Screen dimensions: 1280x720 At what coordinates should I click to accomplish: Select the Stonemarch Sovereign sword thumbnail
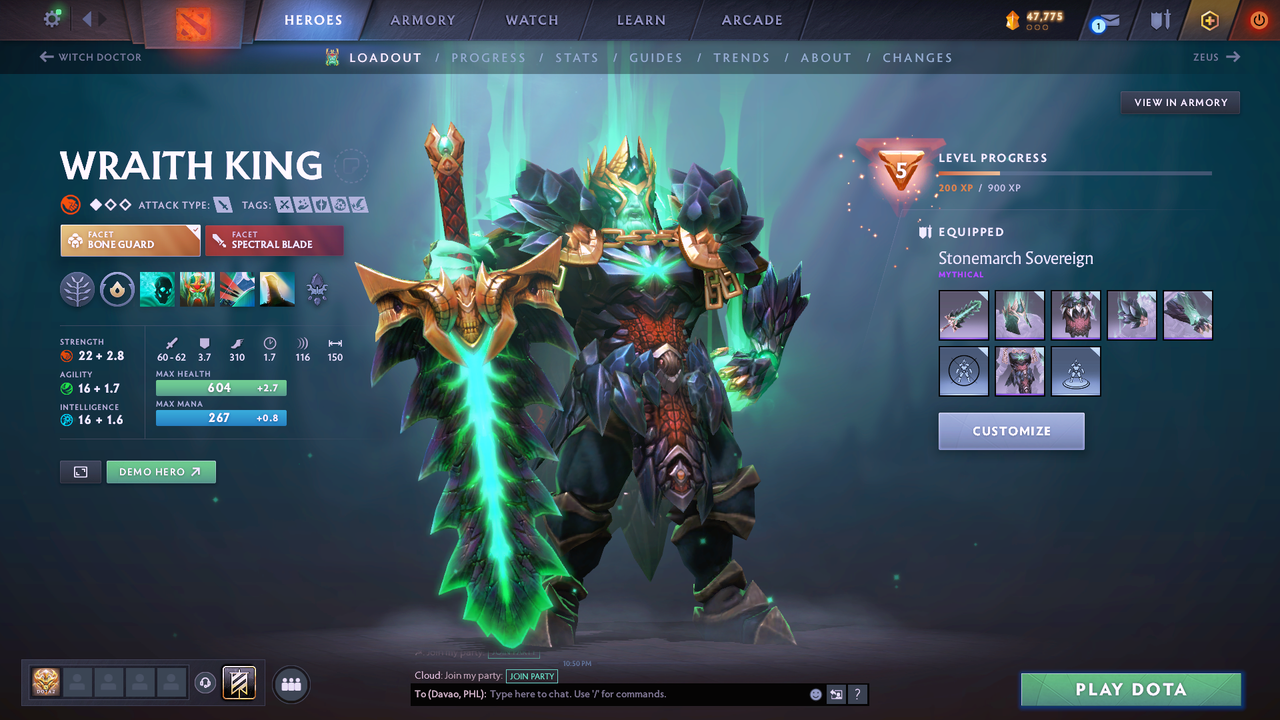(963, 315)
